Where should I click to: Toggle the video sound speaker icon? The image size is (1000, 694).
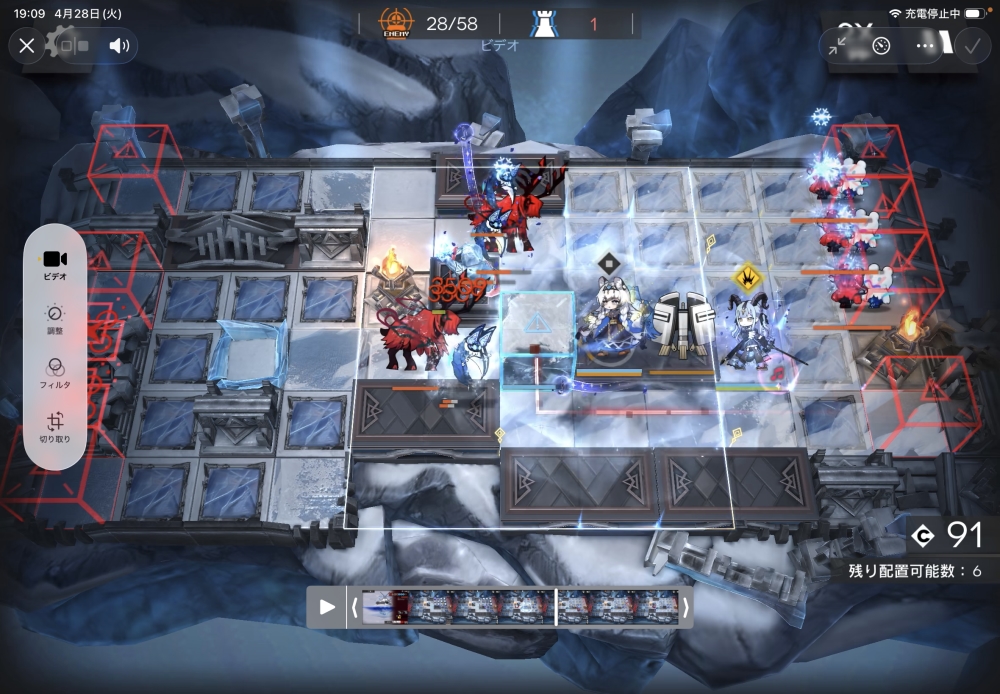pos(120,45)
